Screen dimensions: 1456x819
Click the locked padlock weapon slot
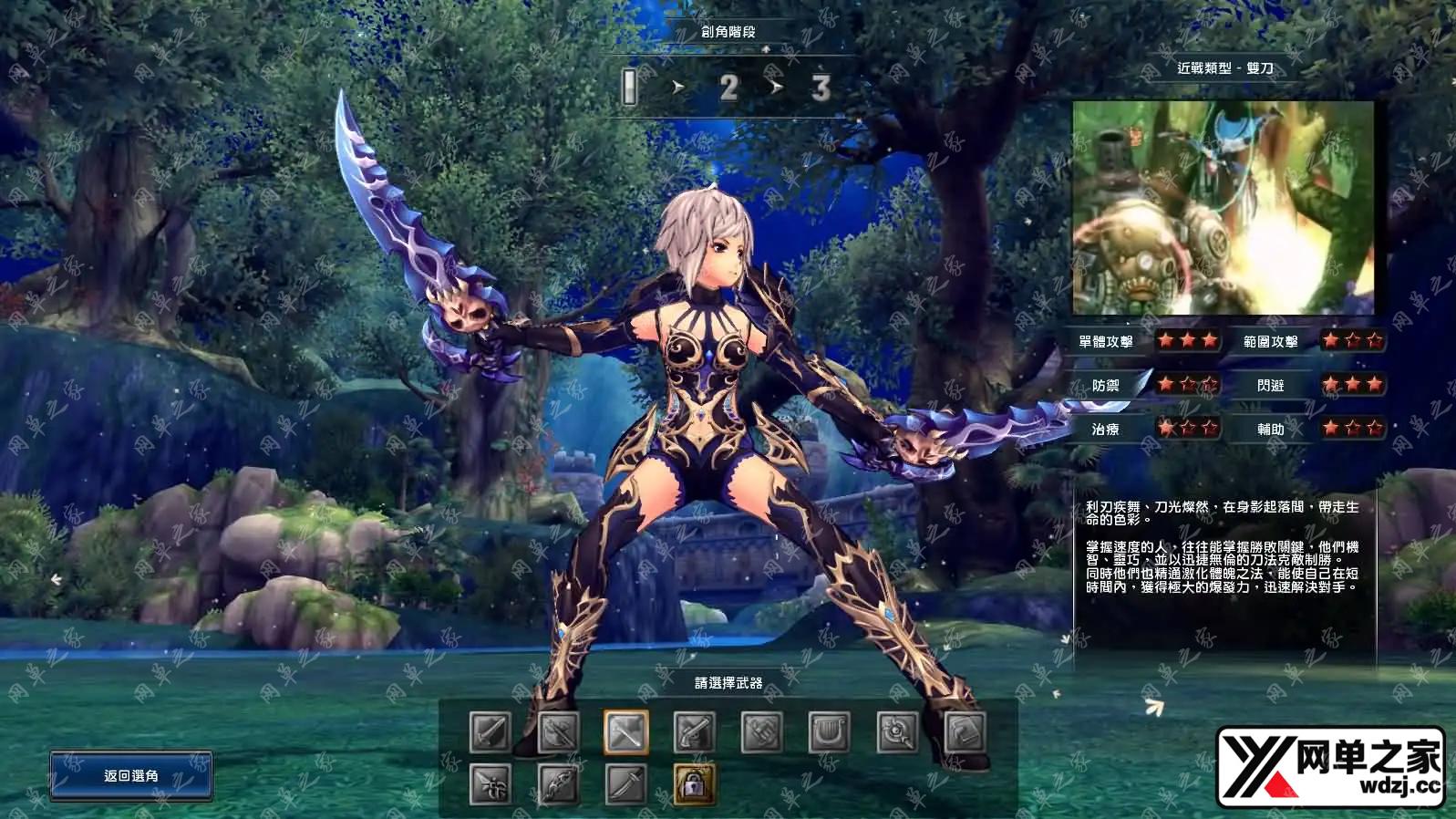pyautogui.click(x=694, y=784)
